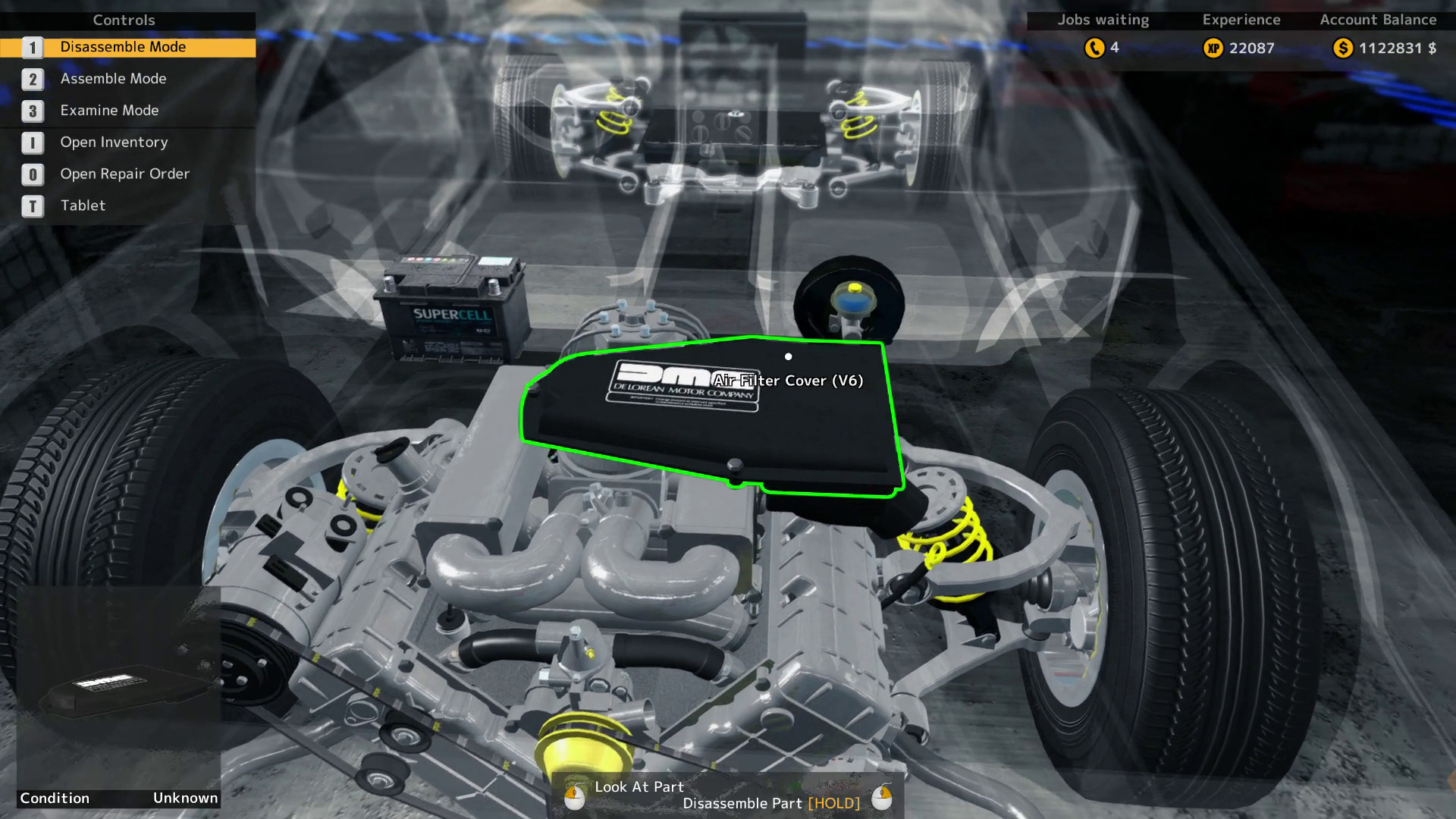Click the "I" key icon for Open Inventory
The width and height of the screenshot is (1456, 819).
click(x=32, y=143)
